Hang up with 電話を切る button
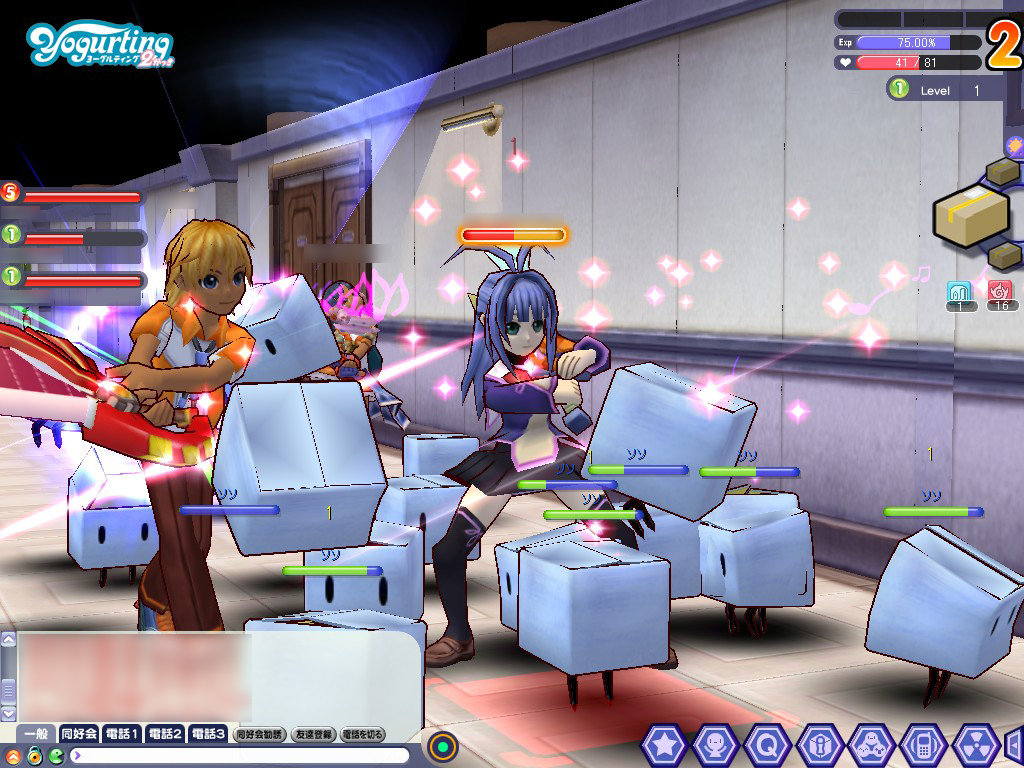This screenshot has width=1024, height=768. (363, 734)
